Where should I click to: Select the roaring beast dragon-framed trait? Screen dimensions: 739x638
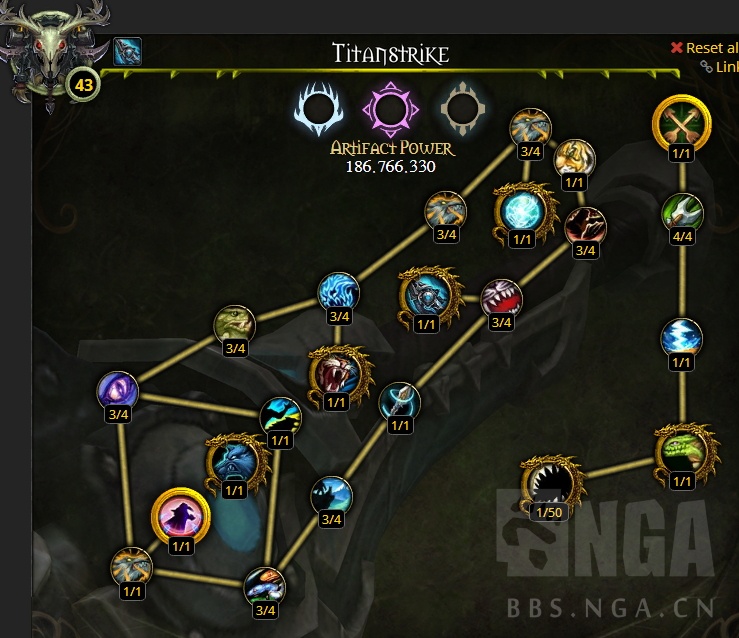coord(336,372)
